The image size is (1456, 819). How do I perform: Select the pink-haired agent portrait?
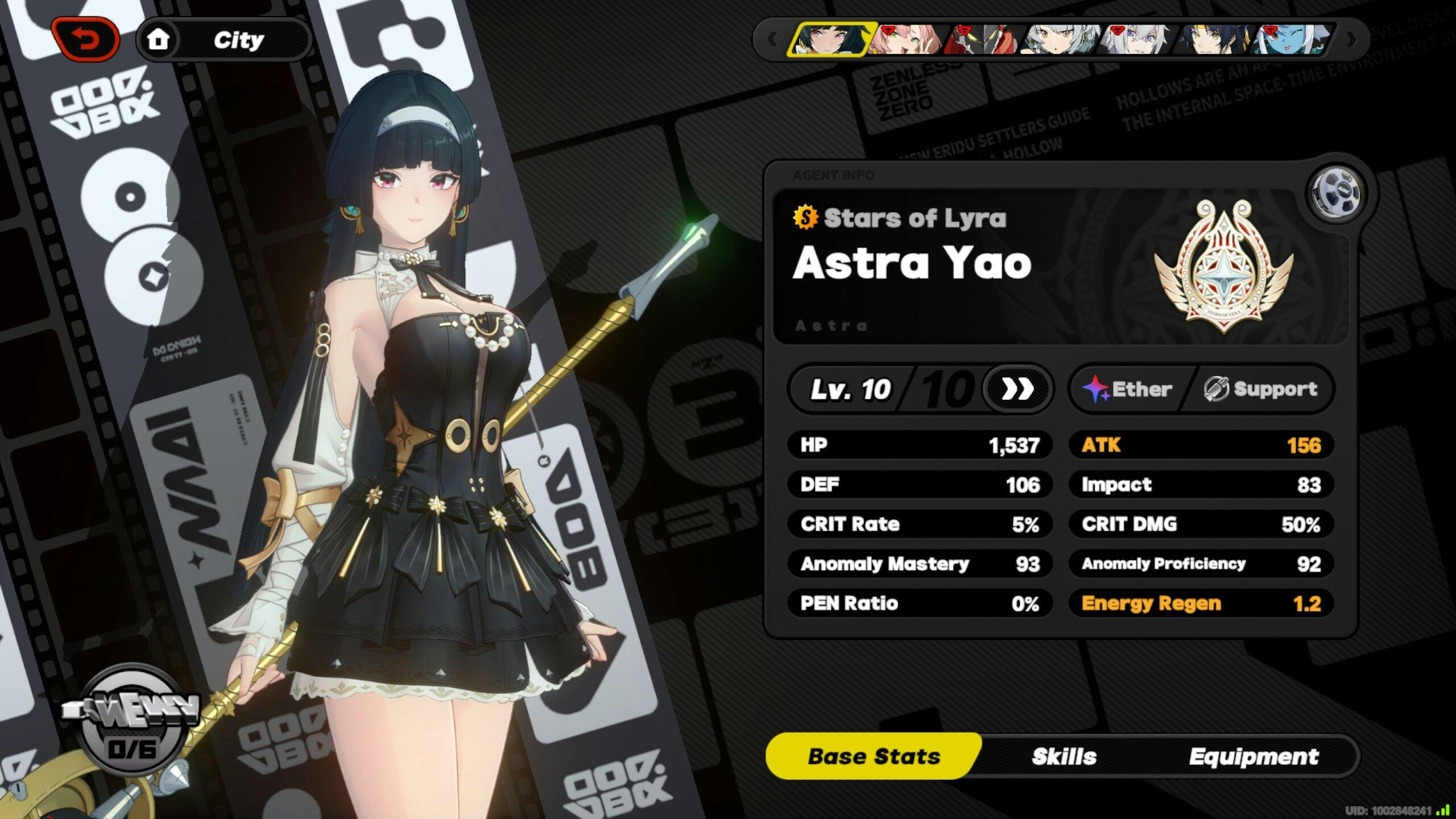pyautogui.click(x=907, y=40)
